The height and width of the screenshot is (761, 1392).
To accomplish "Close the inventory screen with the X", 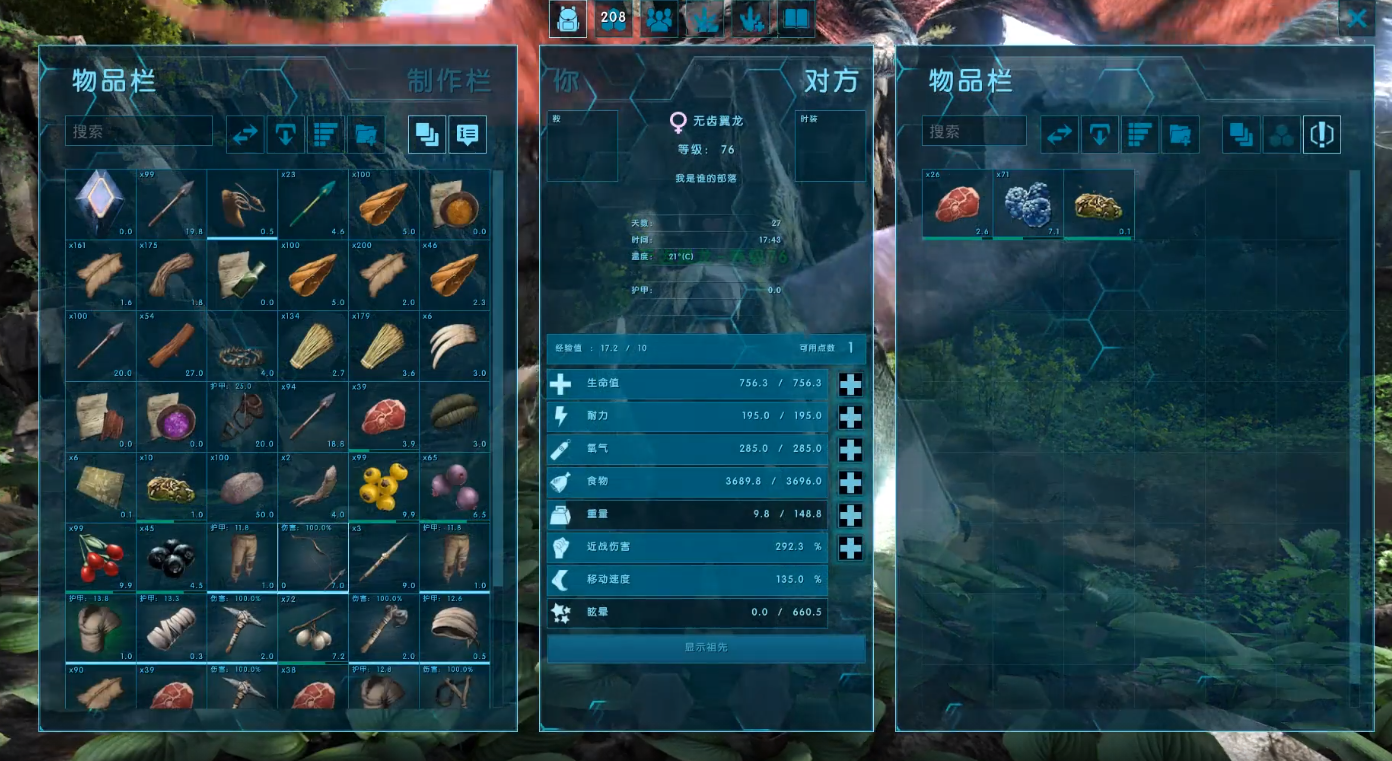I will coord(1357,18).
